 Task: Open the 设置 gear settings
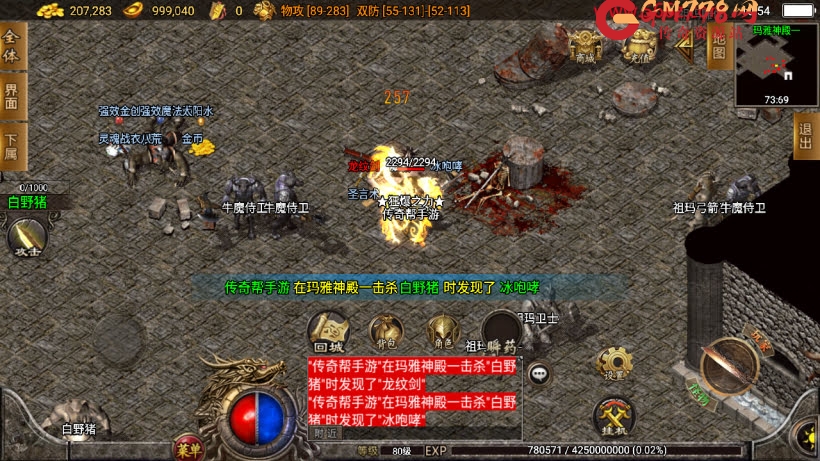pos(613,364)
